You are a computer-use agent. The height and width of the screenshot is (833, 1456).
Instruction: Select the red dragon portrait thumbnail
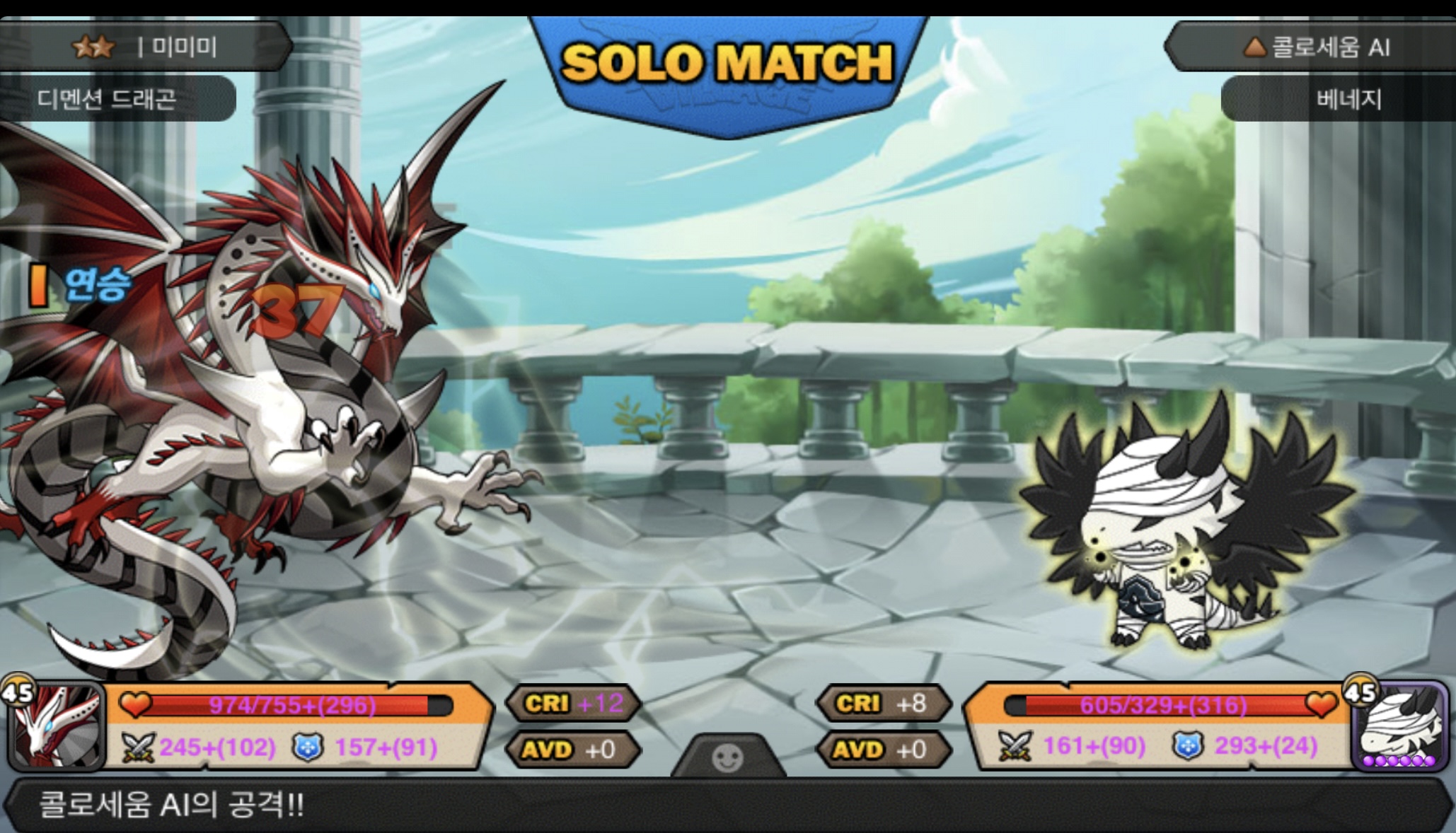58,726
